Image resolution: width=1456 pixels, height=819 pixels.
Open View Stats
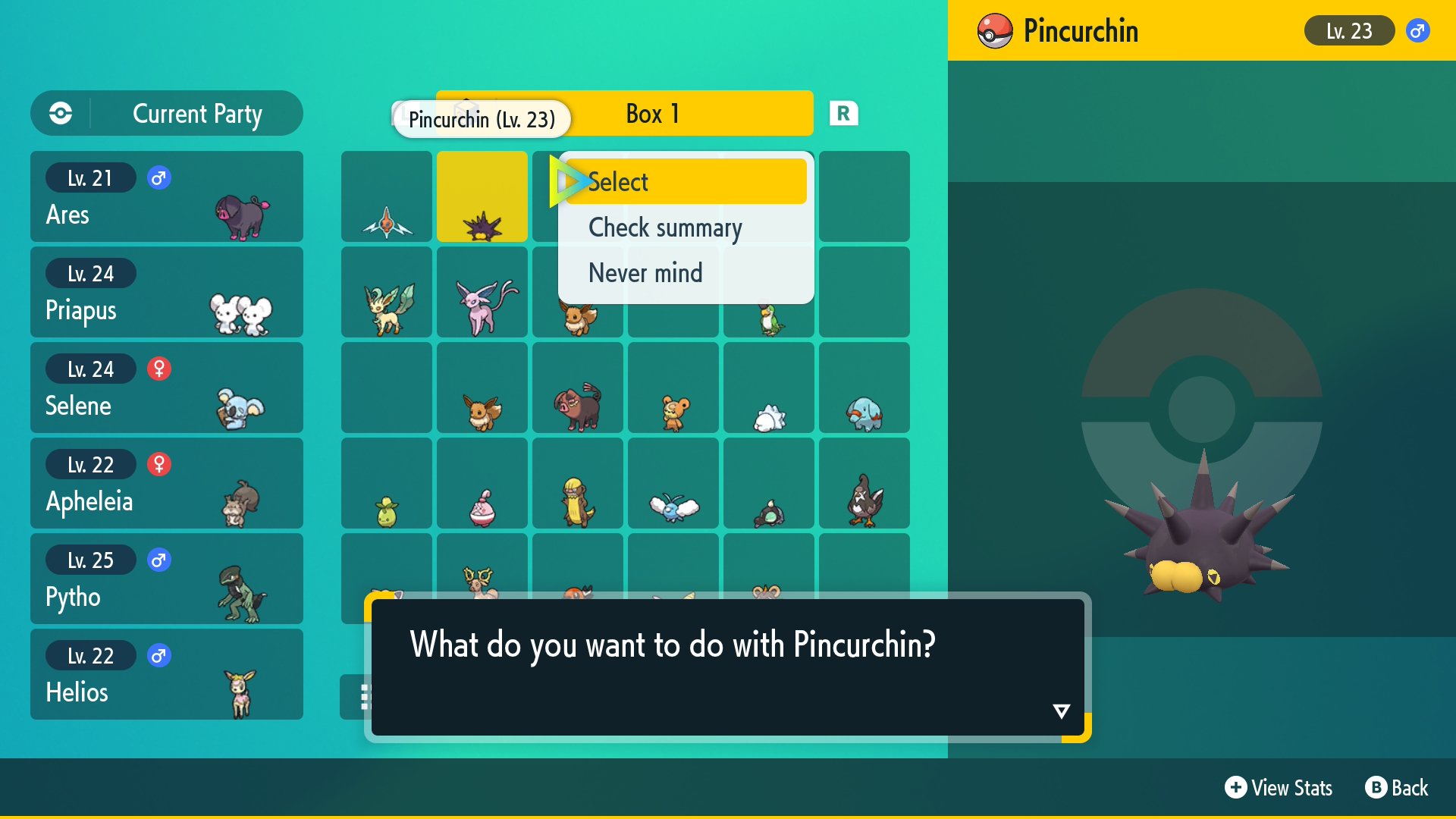[1279, 788]
